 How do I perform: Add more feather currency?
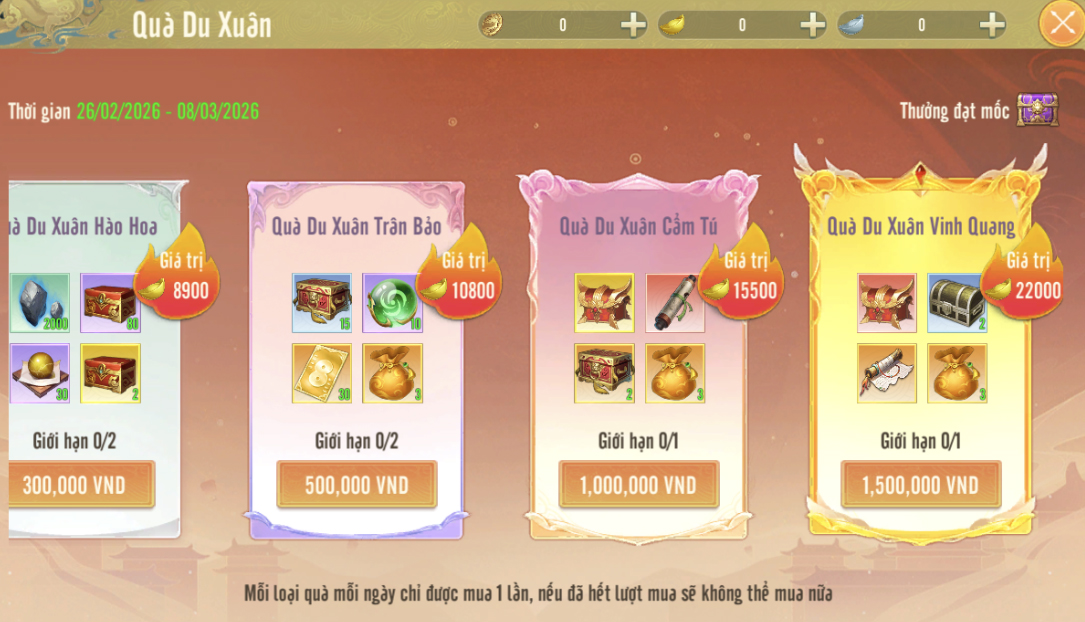pos(991,25)
